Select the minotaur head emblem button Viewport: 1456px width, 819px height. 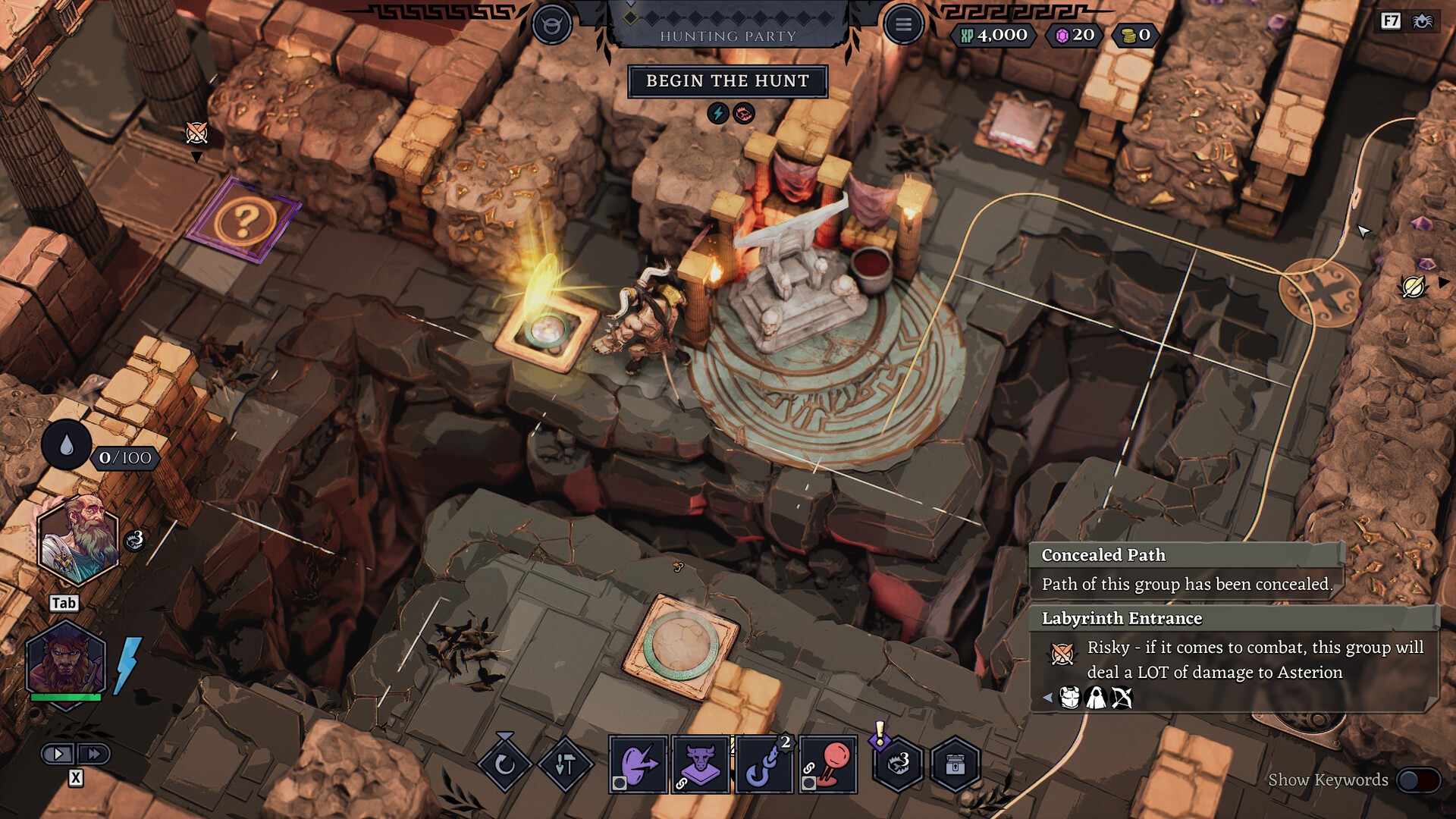[551, 25]
